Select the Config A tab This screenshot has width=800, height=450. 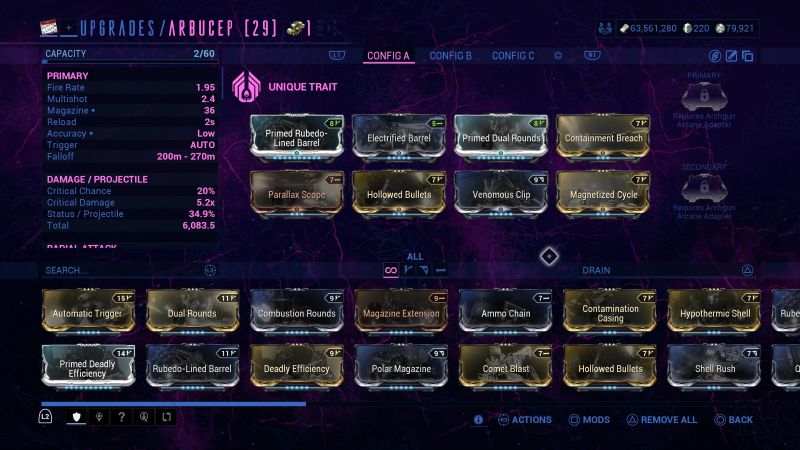point(388,56)
